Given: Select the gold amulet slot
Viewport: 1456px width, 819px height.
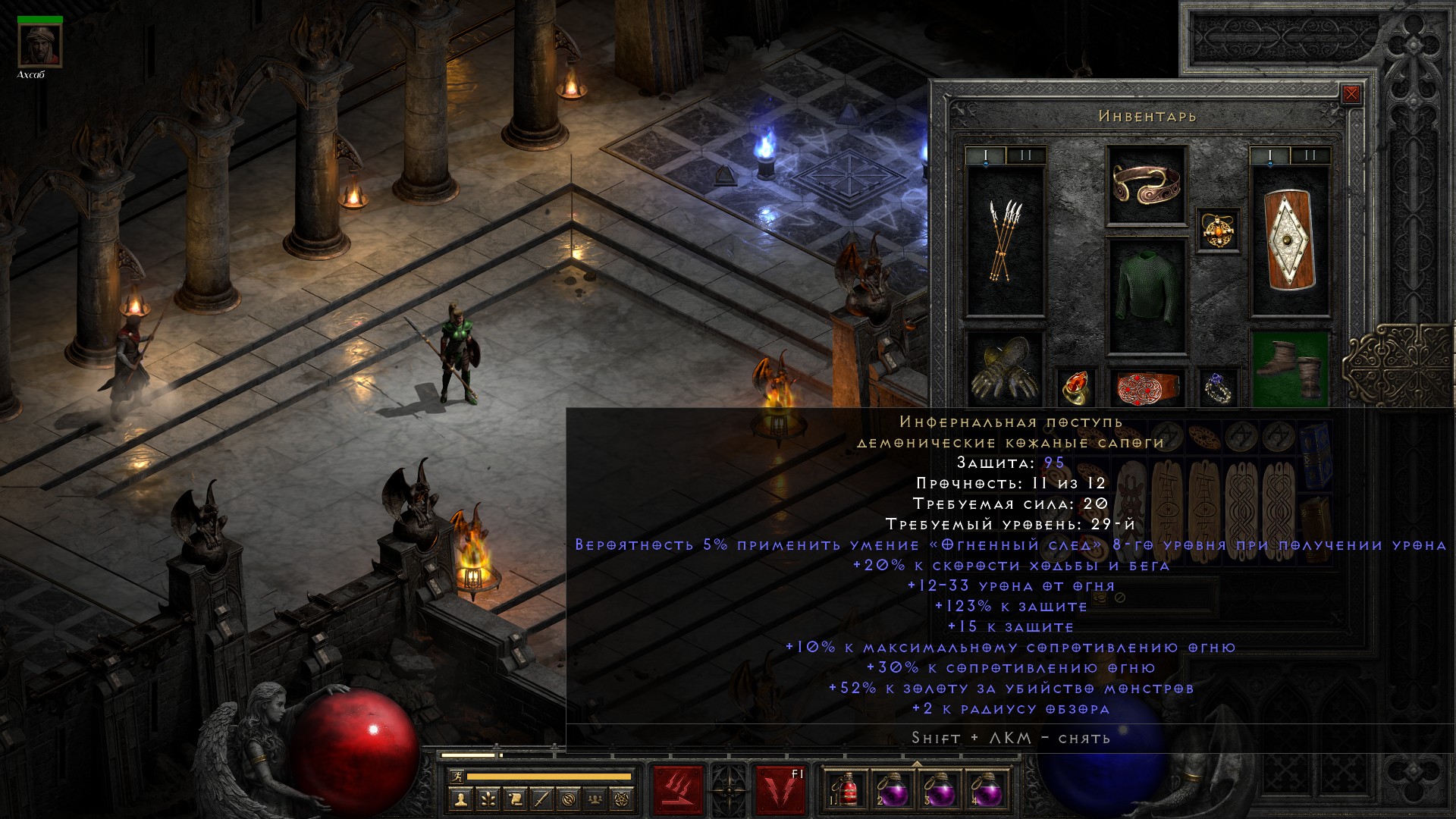Looking at the screenshot, I should 1218,230.
